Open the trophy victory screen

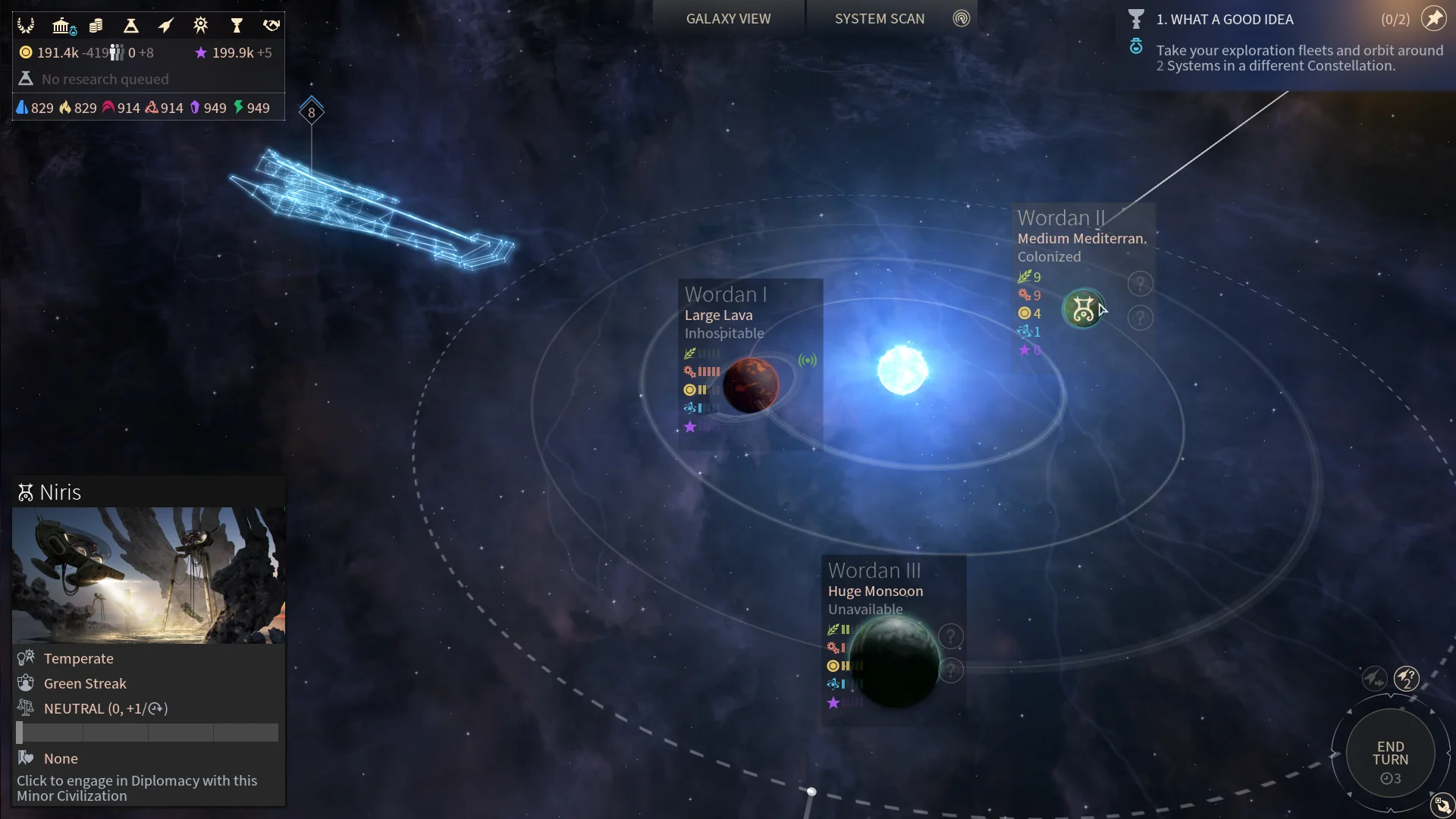pyautogui.click(x=237, y=26)
